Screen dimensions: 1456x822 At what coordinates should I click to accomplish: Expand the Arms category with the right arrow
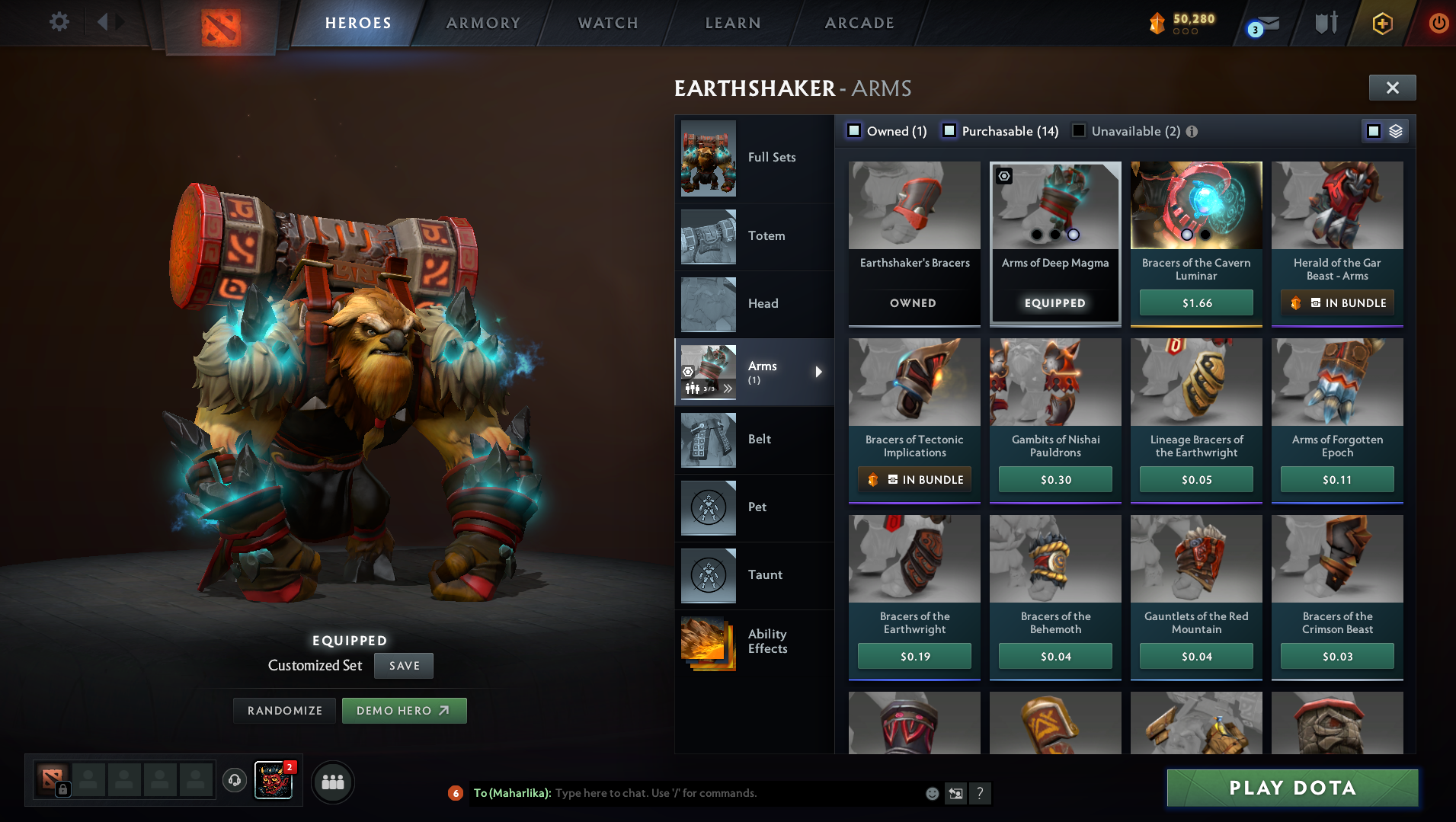click(820, 373)
